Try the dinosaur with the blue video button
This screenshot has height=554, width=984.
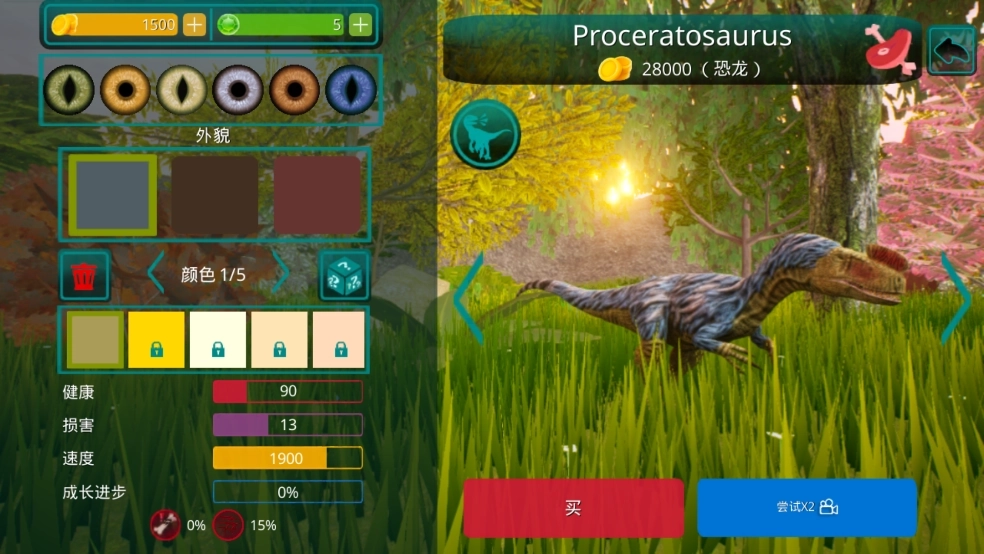coord(806,507)
